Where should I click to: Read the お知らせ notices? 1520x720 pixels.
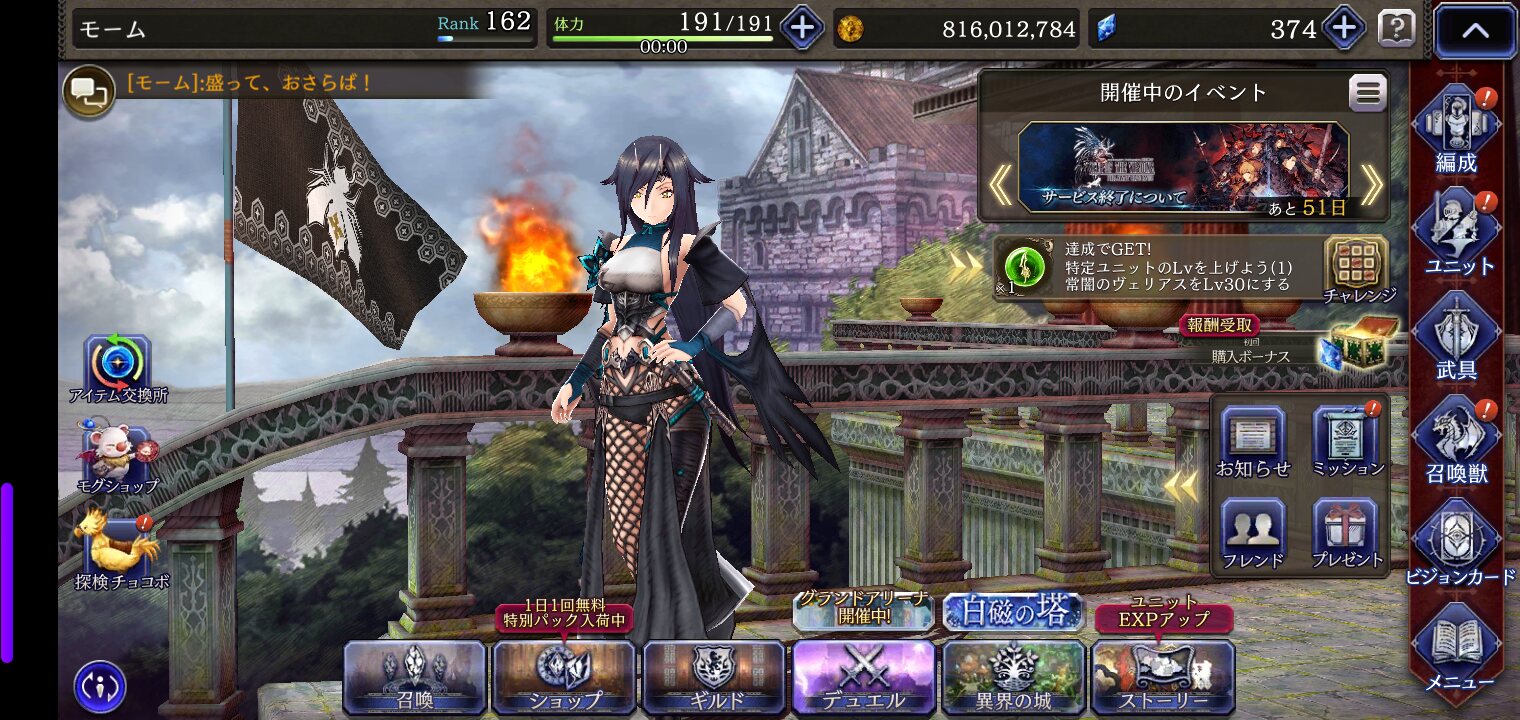[1253, 442]
